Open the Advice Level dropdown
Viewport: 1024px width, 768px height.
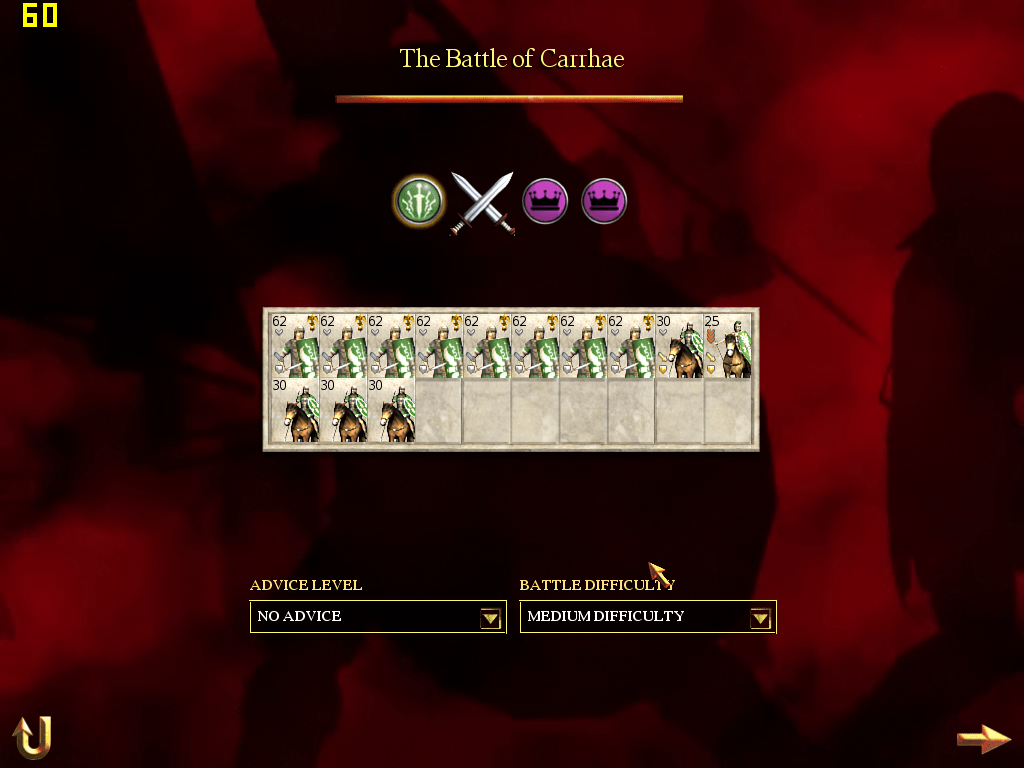(490, 618)
